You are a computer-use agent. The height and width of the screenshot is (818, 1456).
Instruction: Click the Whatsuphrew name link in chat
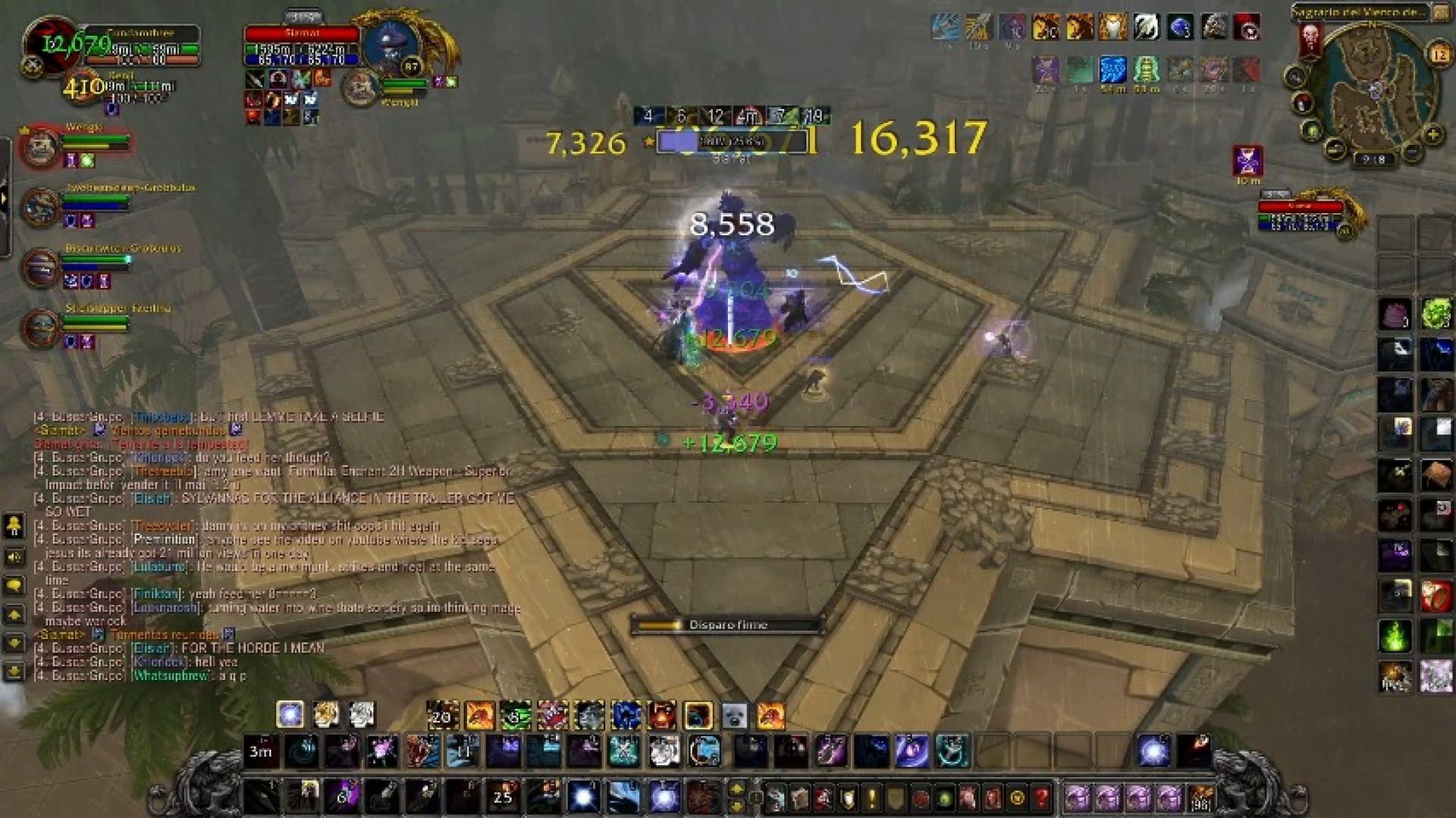pyautogui.click(x=169, y=675)
